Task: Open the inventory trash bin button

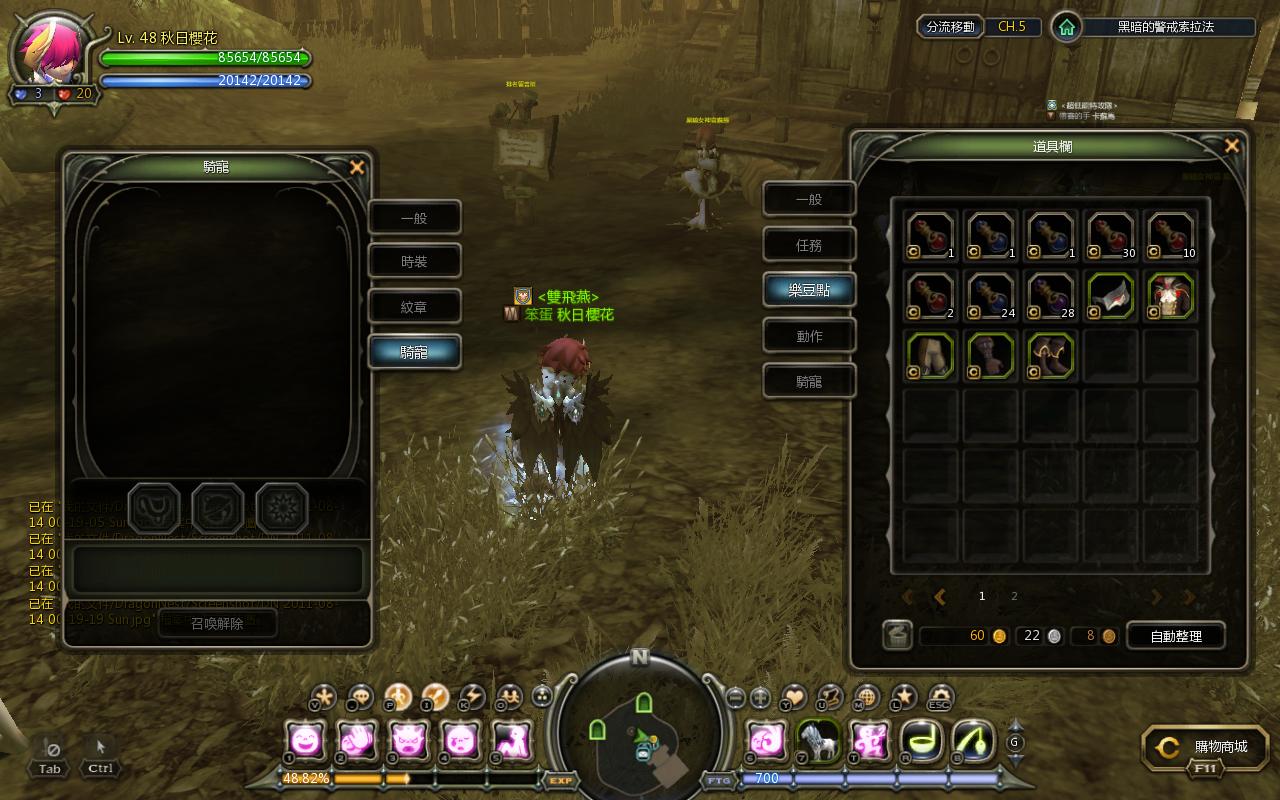Action: point(897,636)
